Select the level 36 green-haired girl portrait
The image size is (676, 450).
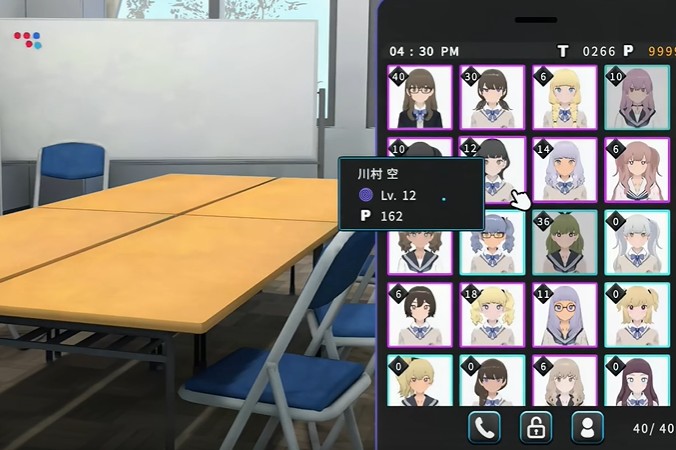[x=565, y=242]
